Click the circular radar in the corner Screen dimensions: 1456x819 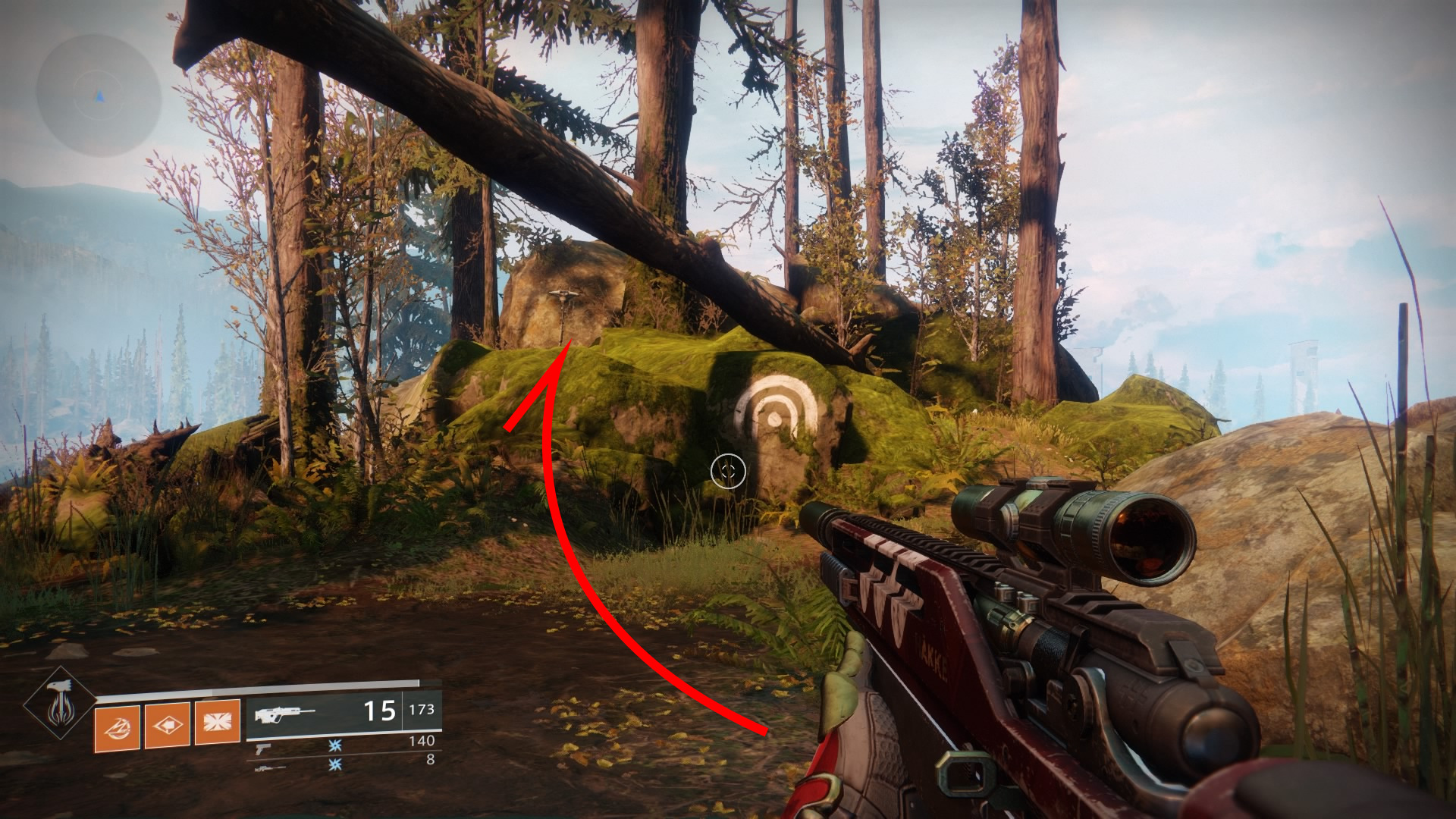(x=99, y=96)
